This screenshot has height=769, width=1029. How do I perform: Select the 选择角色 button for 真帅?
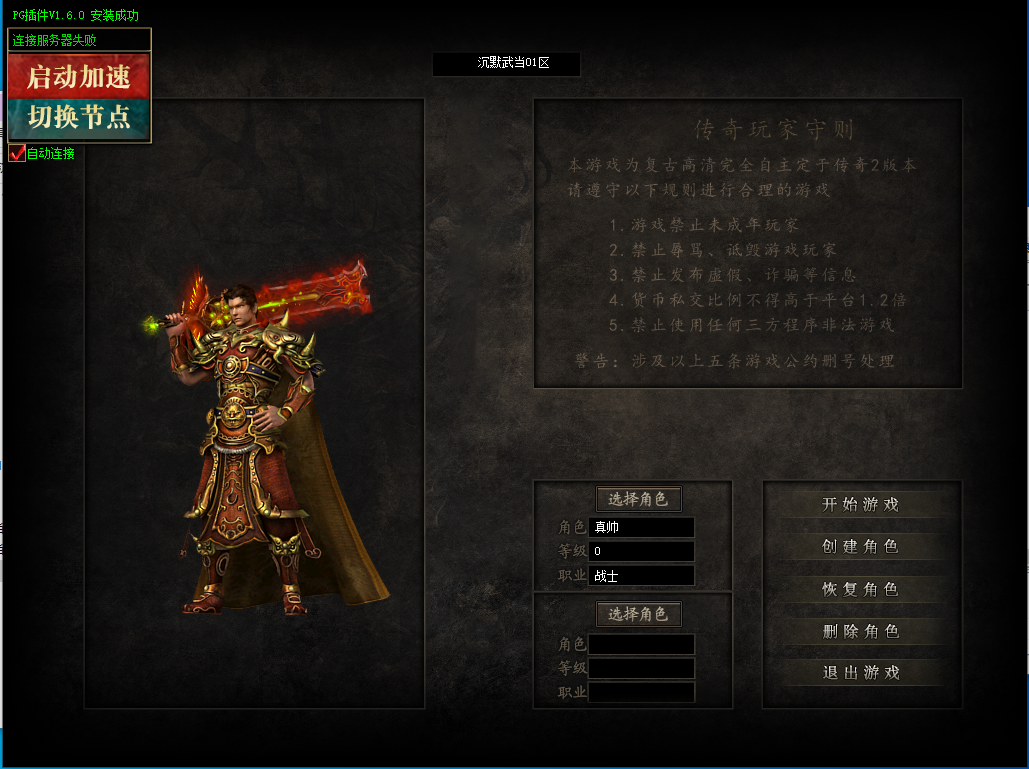tap(638, 499)
